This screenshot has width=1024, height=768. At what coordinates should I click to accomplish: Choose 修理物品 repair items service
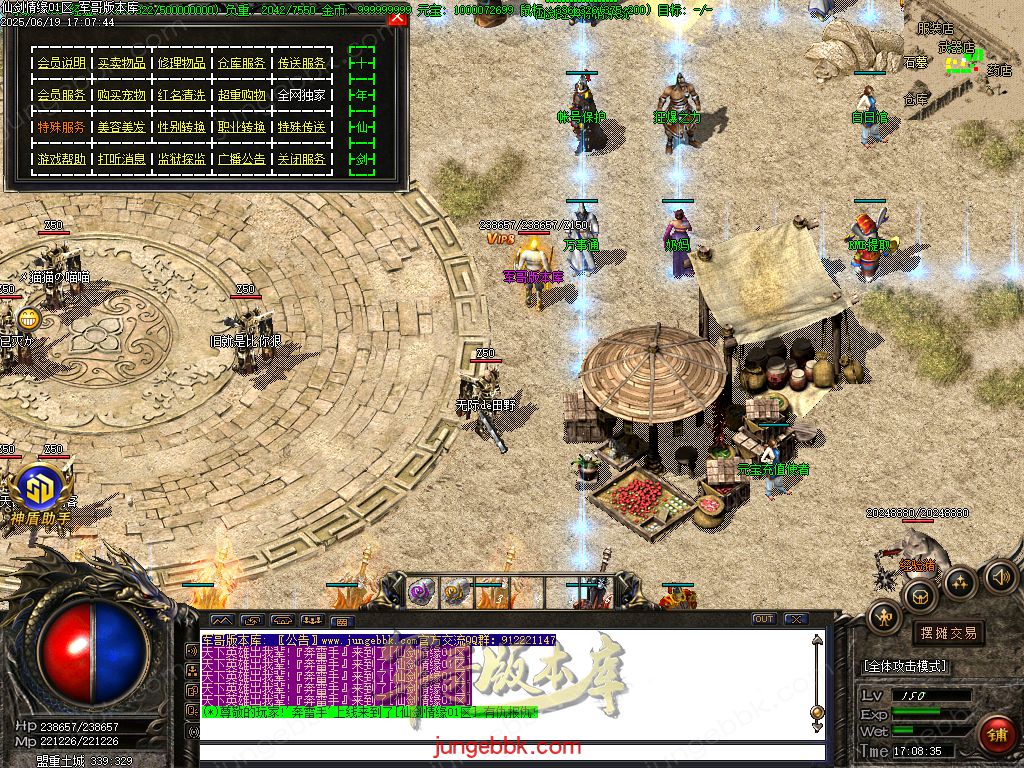[182, 62]
